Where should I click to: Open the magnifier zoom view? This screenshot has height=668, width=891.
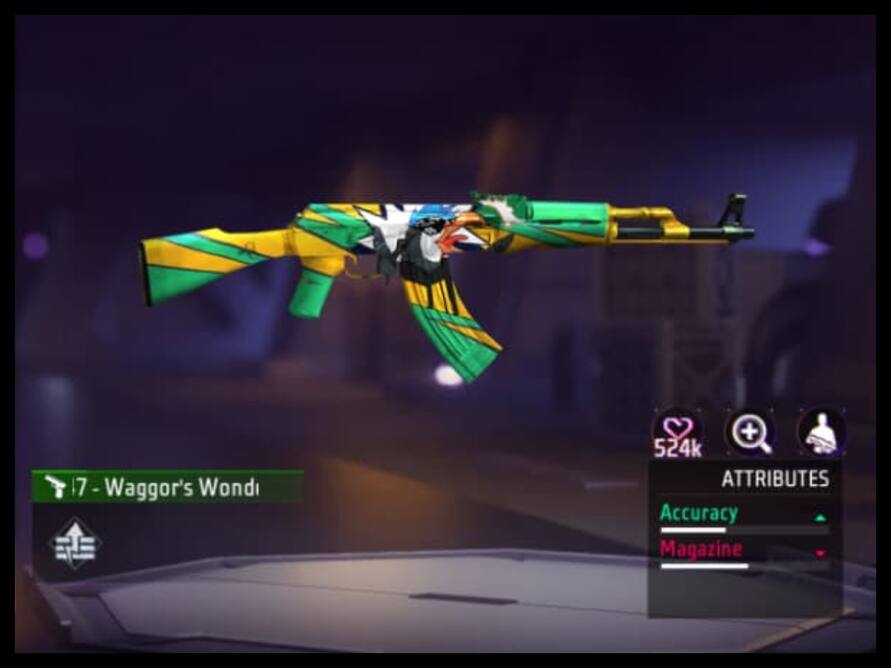coord(749,432)
